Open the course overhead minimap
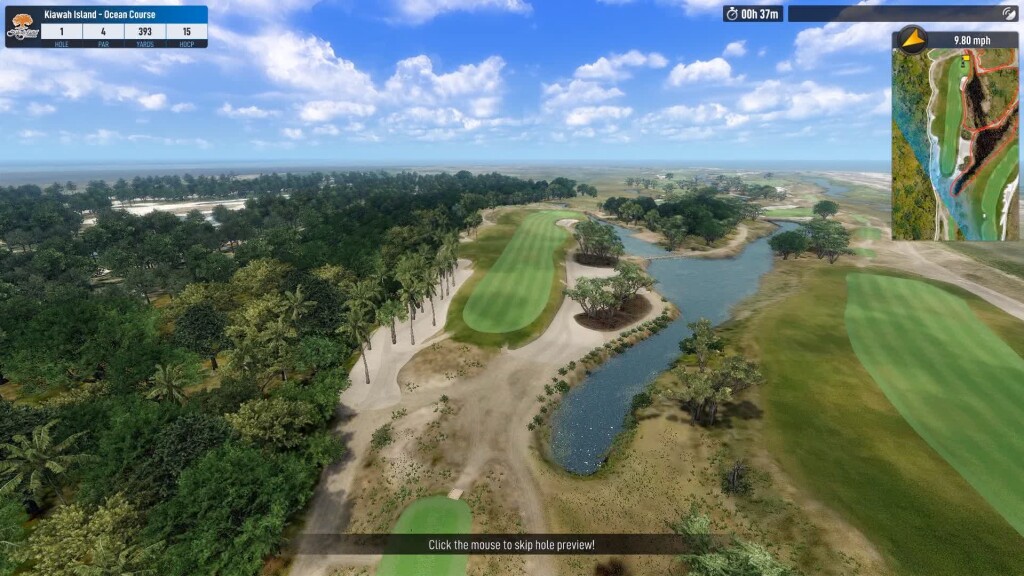Viewport: 1024px width, 576px height. (955, 145)
